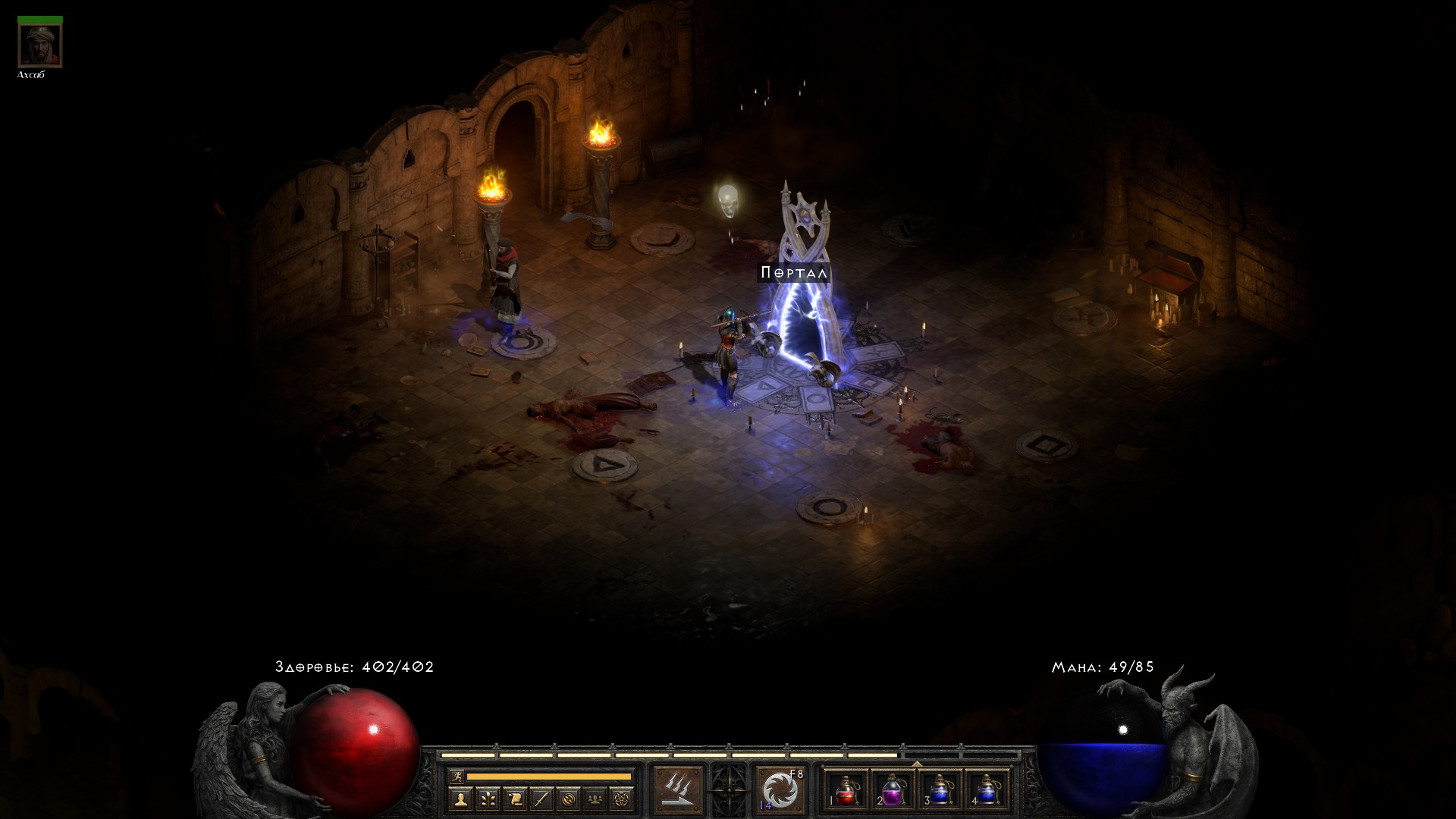Open the skill tree branch icon

click(488, 798)
